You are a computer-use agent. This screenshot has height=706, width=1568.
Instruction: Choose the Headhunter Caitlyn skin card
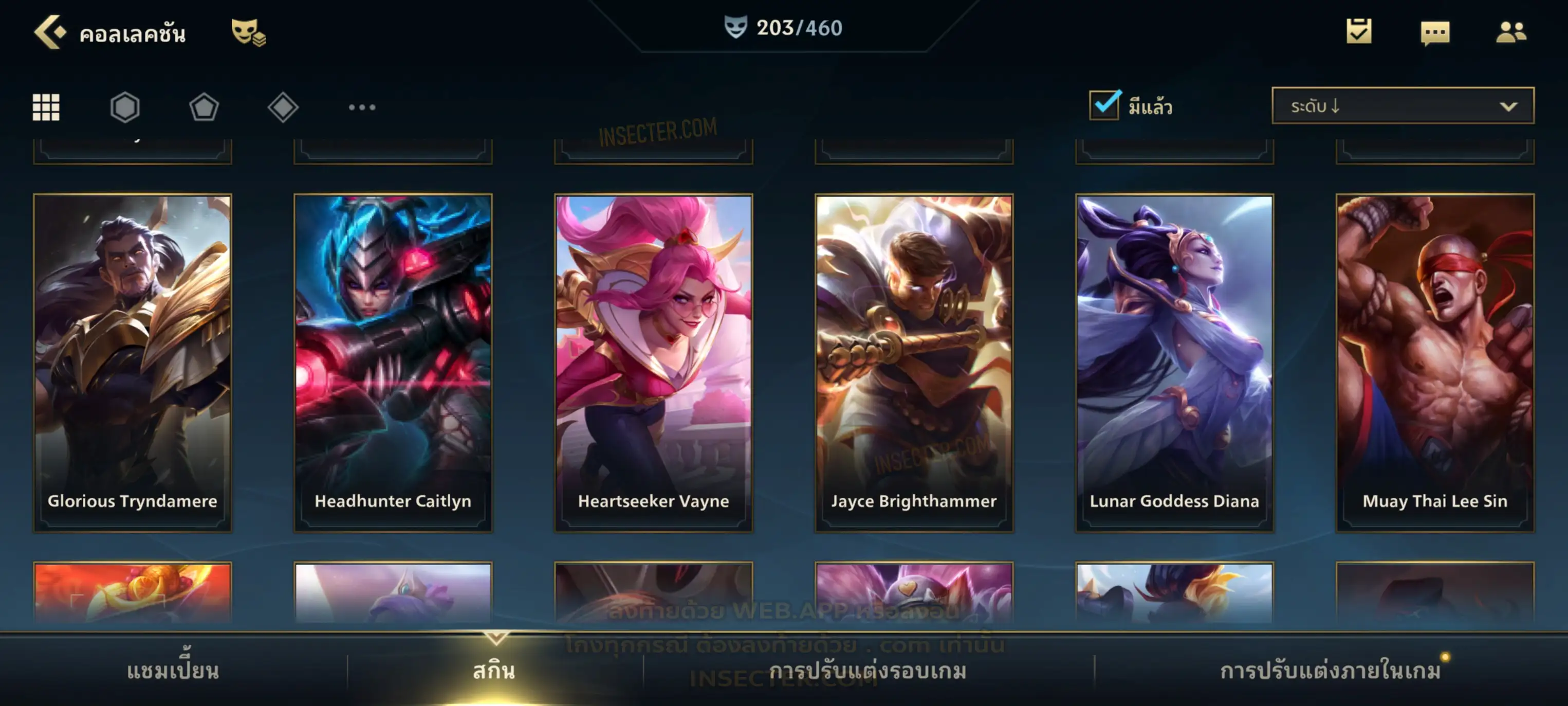tap(393, 363)
